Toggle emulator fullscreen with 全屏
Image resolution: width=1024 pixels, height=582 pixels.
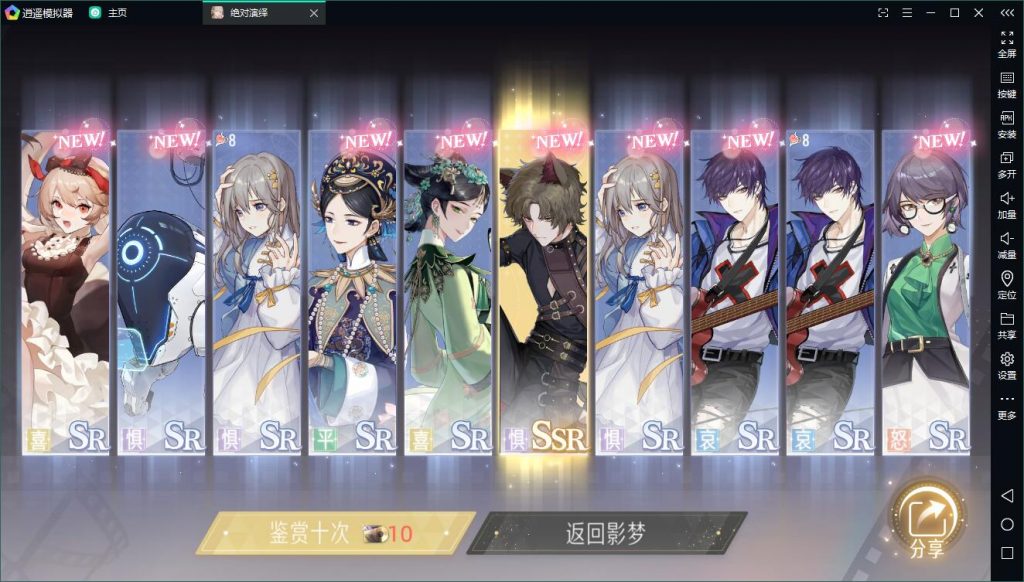click(1007, 44)
